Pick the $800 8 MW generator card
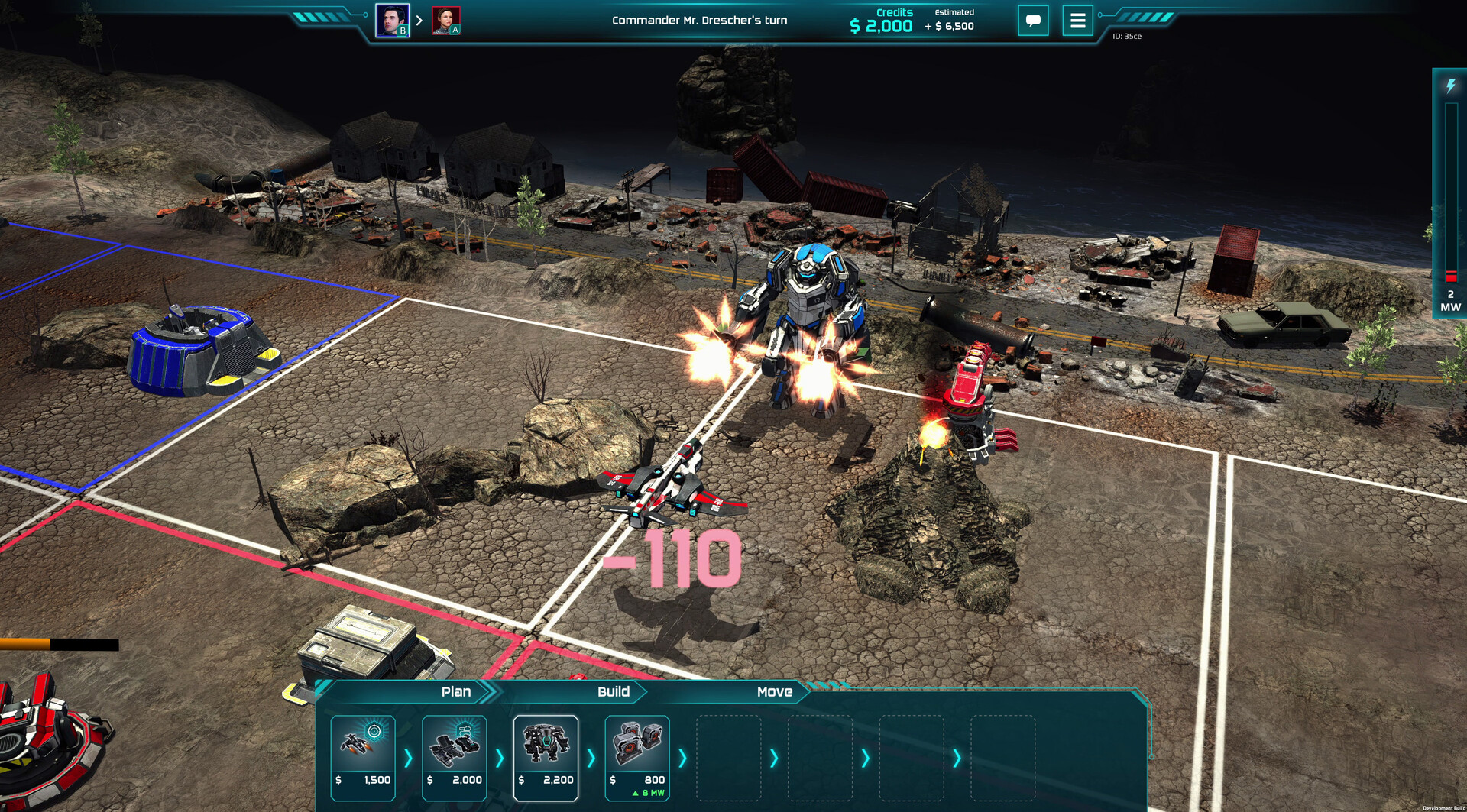The height and width of the screenshot is (812, 1467). (x=637, y=757)
